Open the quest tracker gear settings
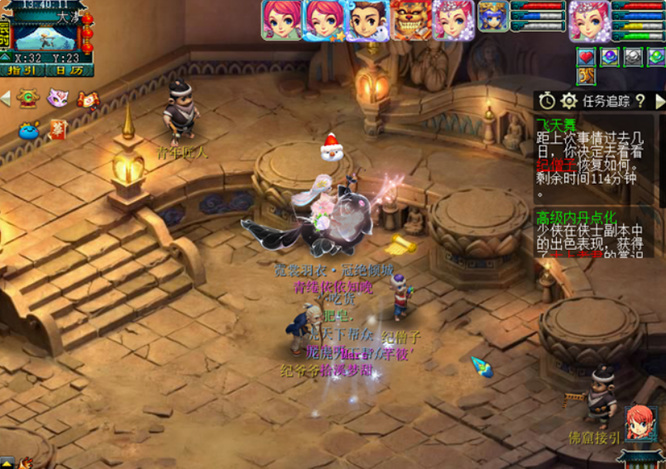Image resolution: width=666 pixels, height=469 pixels. 569,100
